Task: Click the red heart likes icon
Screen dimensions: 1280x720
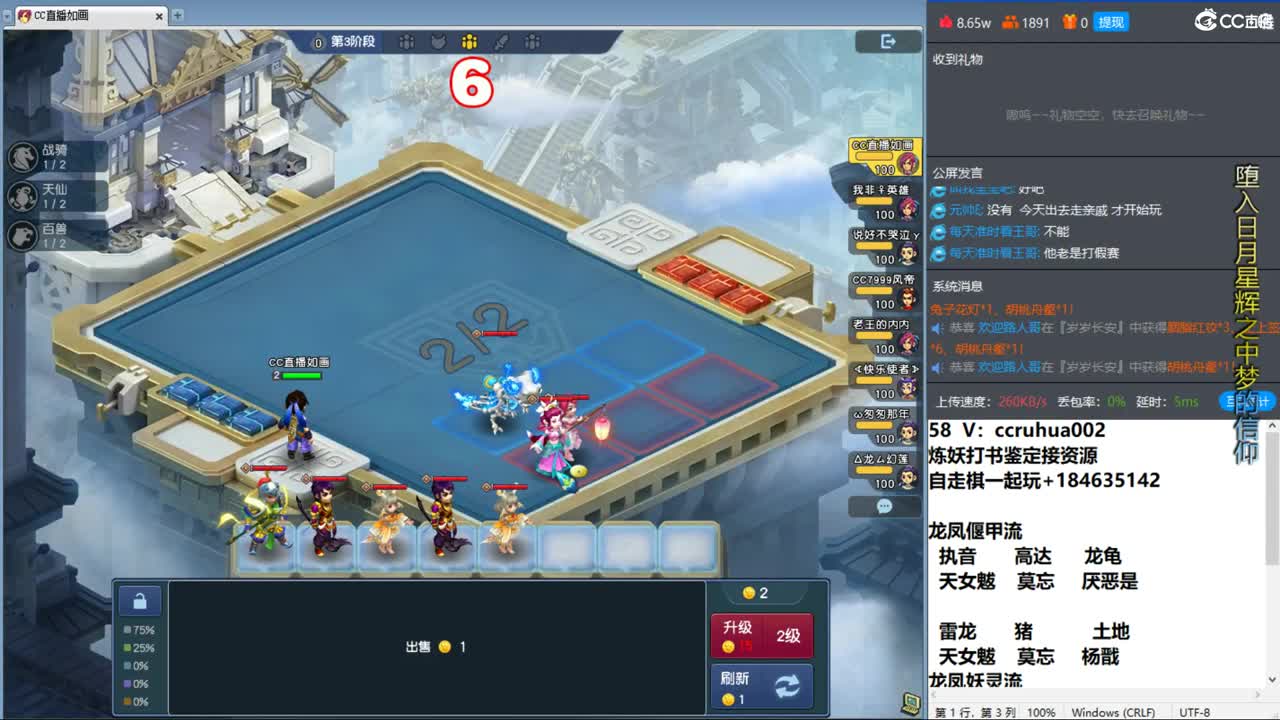Action: click(944, 20)
